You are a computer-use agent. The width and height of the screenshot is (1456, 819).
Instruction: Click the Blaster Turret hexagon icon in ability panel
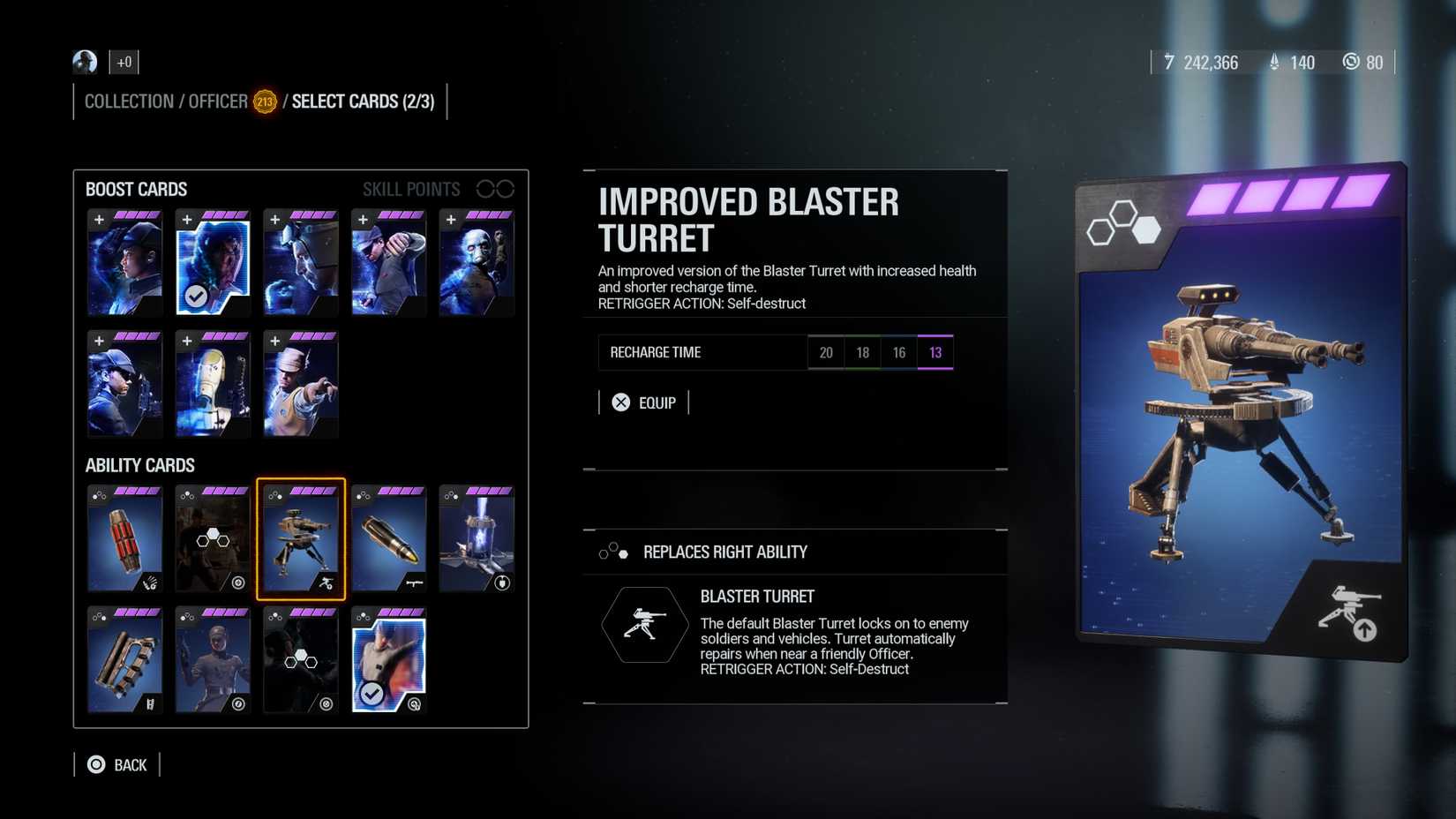coord(645,624)
